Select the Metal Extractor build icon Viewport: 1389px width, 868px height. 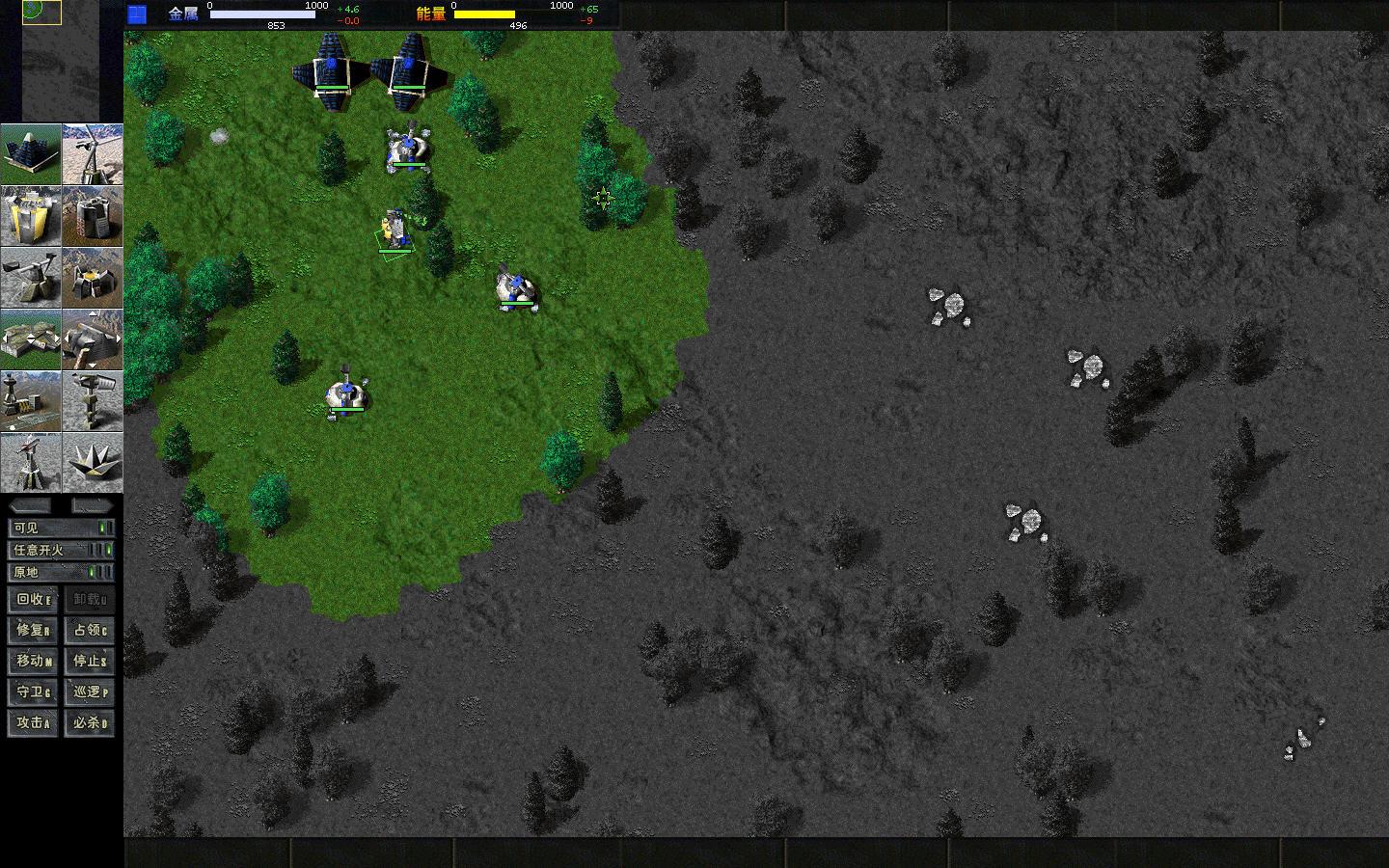point(32,278)
